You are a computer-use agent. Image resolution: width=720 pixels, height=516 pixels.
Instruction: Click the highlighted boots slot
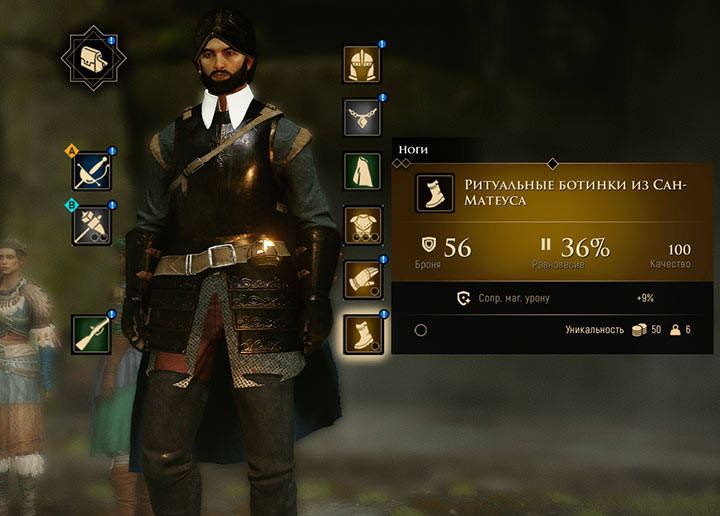362,333
